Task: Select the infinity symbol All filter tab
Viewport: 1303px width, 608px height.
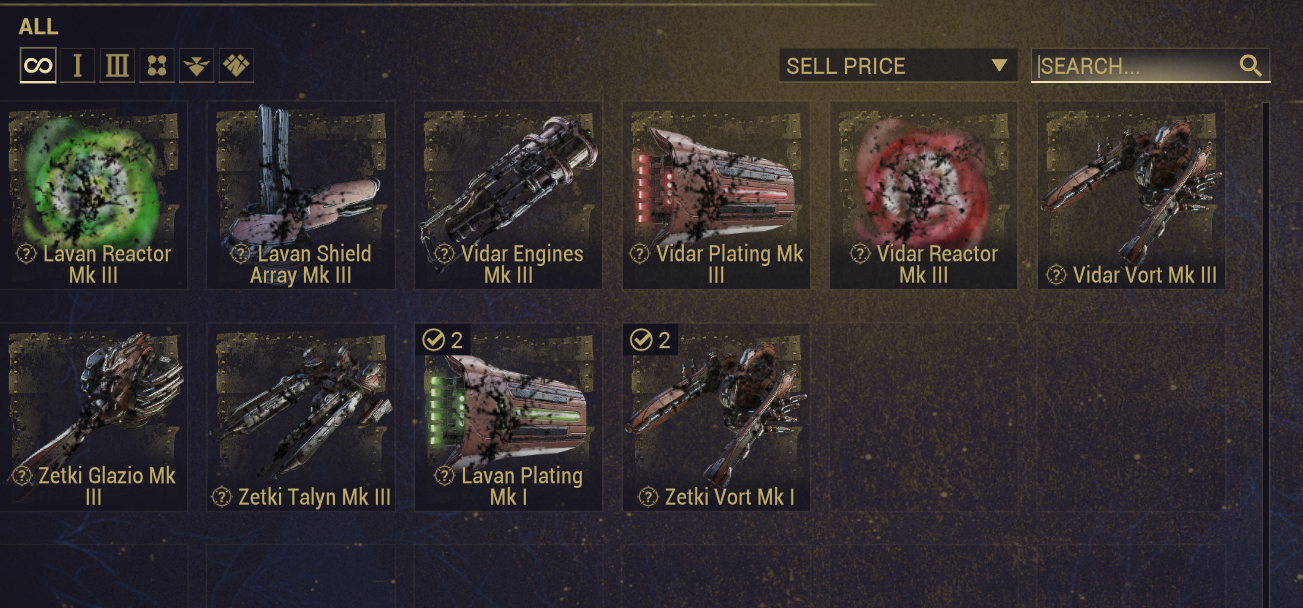Action: 38,66
